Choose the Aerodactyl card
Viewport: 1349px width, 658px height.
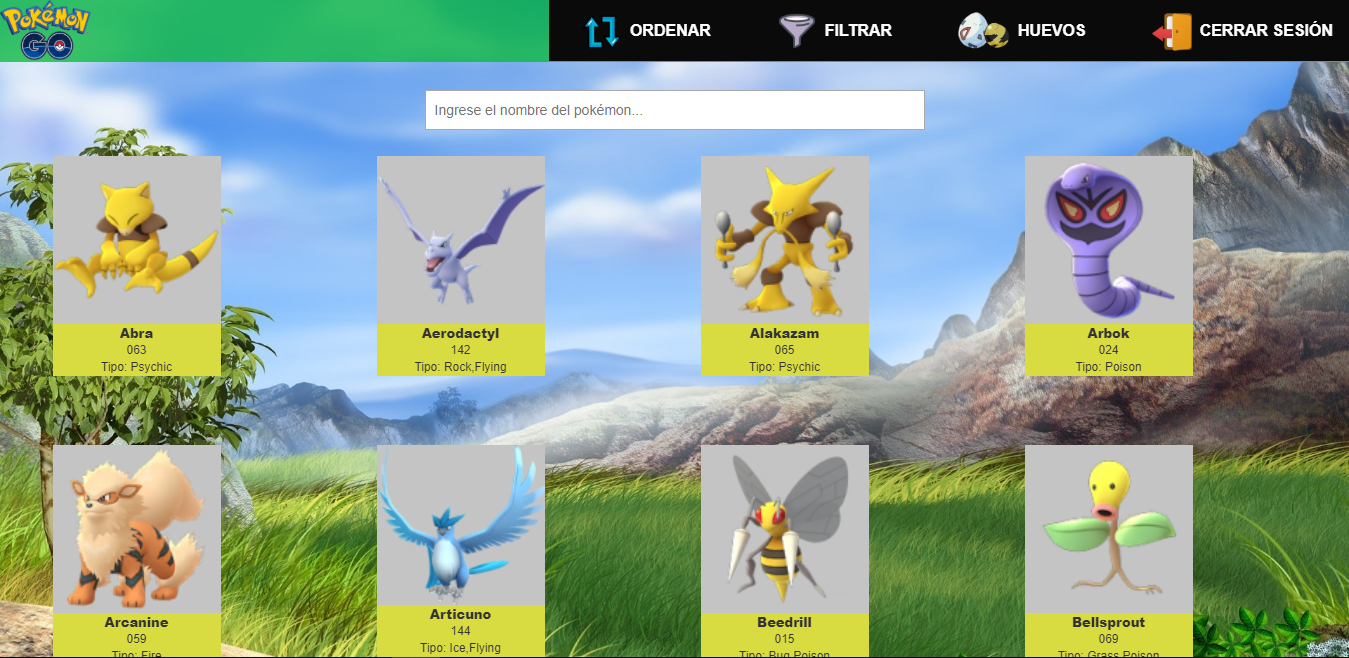pos(461,266)
